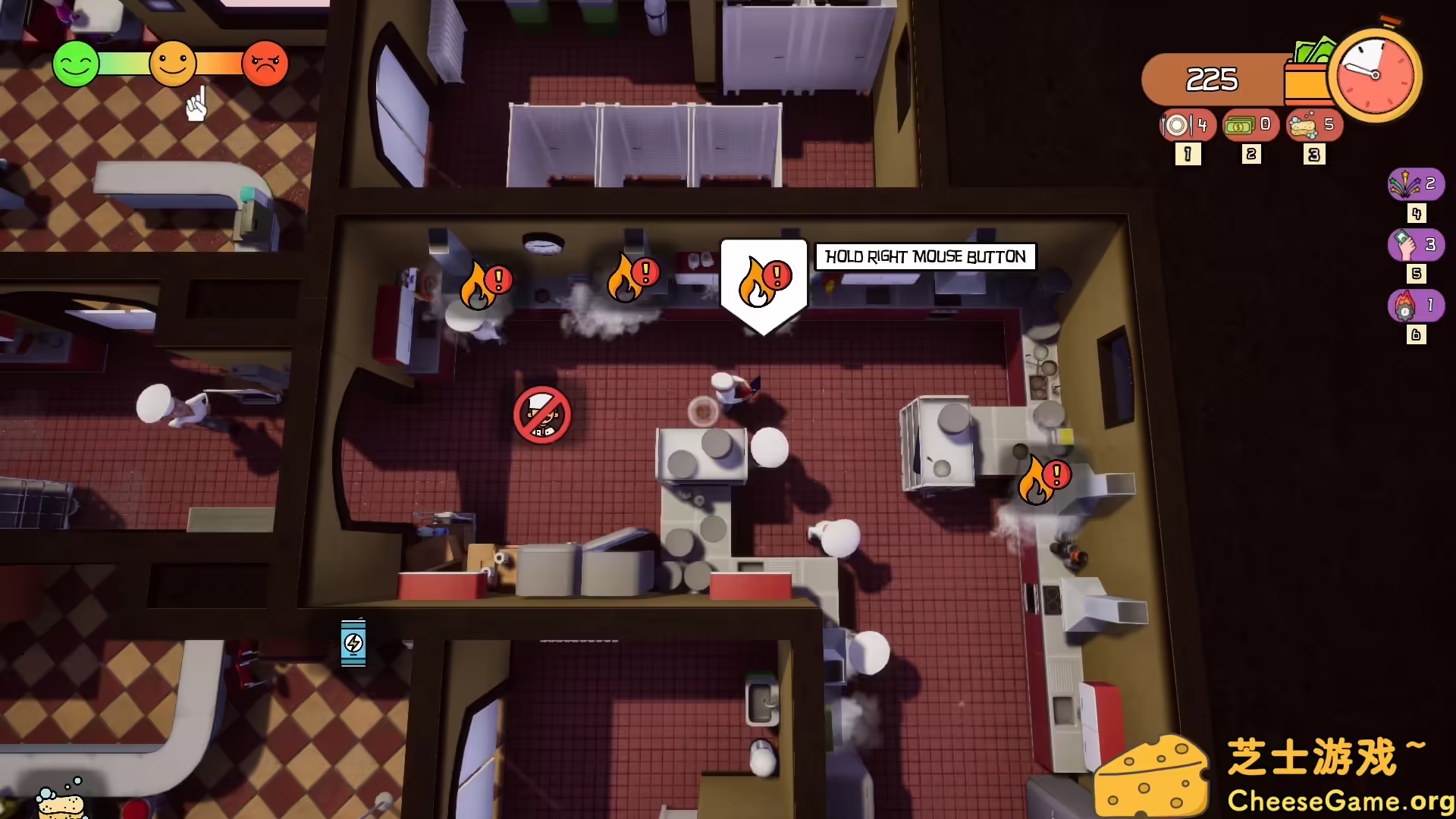The width and height of the screenshot is (1456, 819).
Task: Click the money ability icon in slot 2
Action: click(1251, 126)
